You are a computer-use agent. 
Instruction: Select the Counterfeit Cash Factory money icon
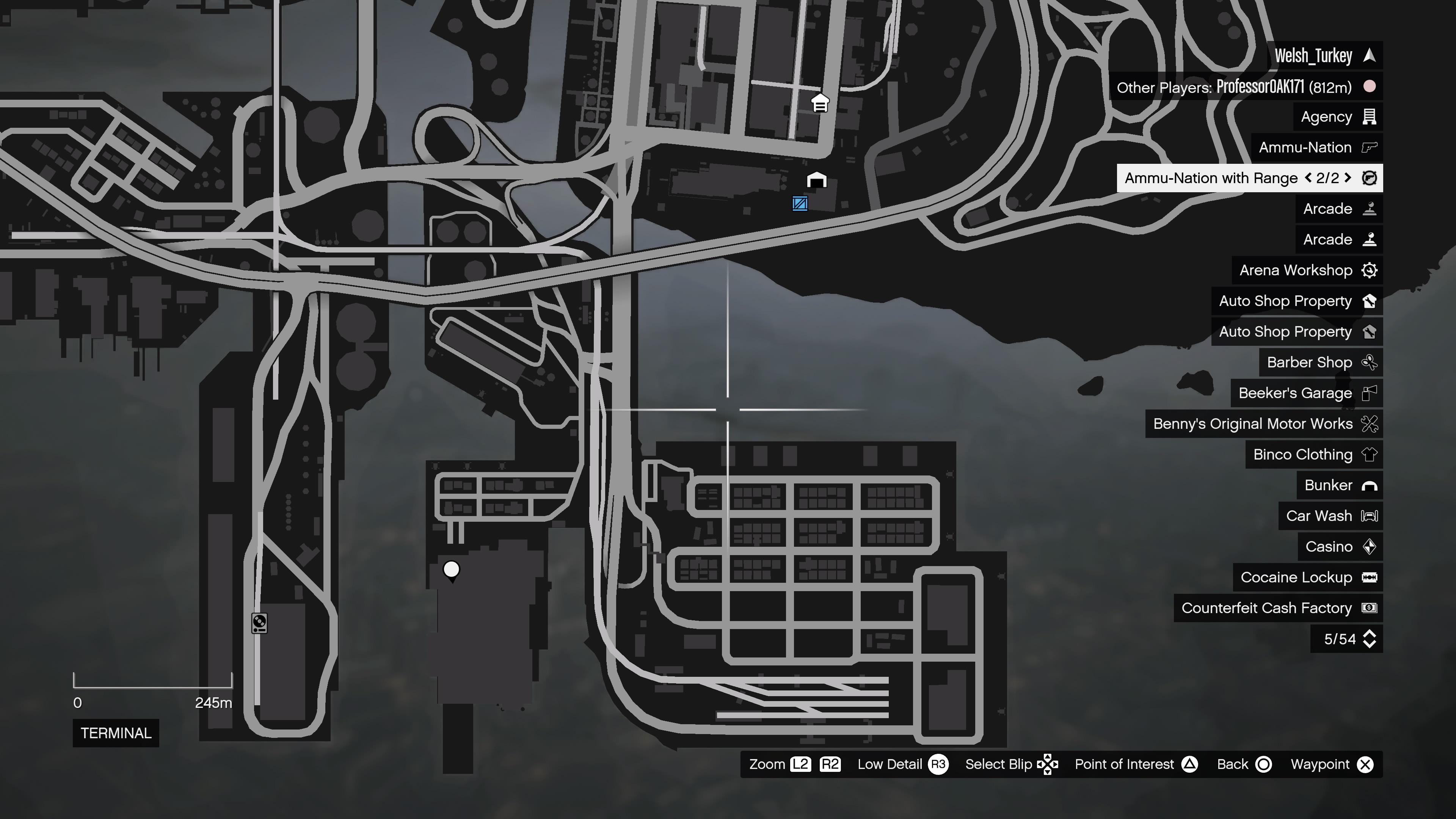point(1370,608)
